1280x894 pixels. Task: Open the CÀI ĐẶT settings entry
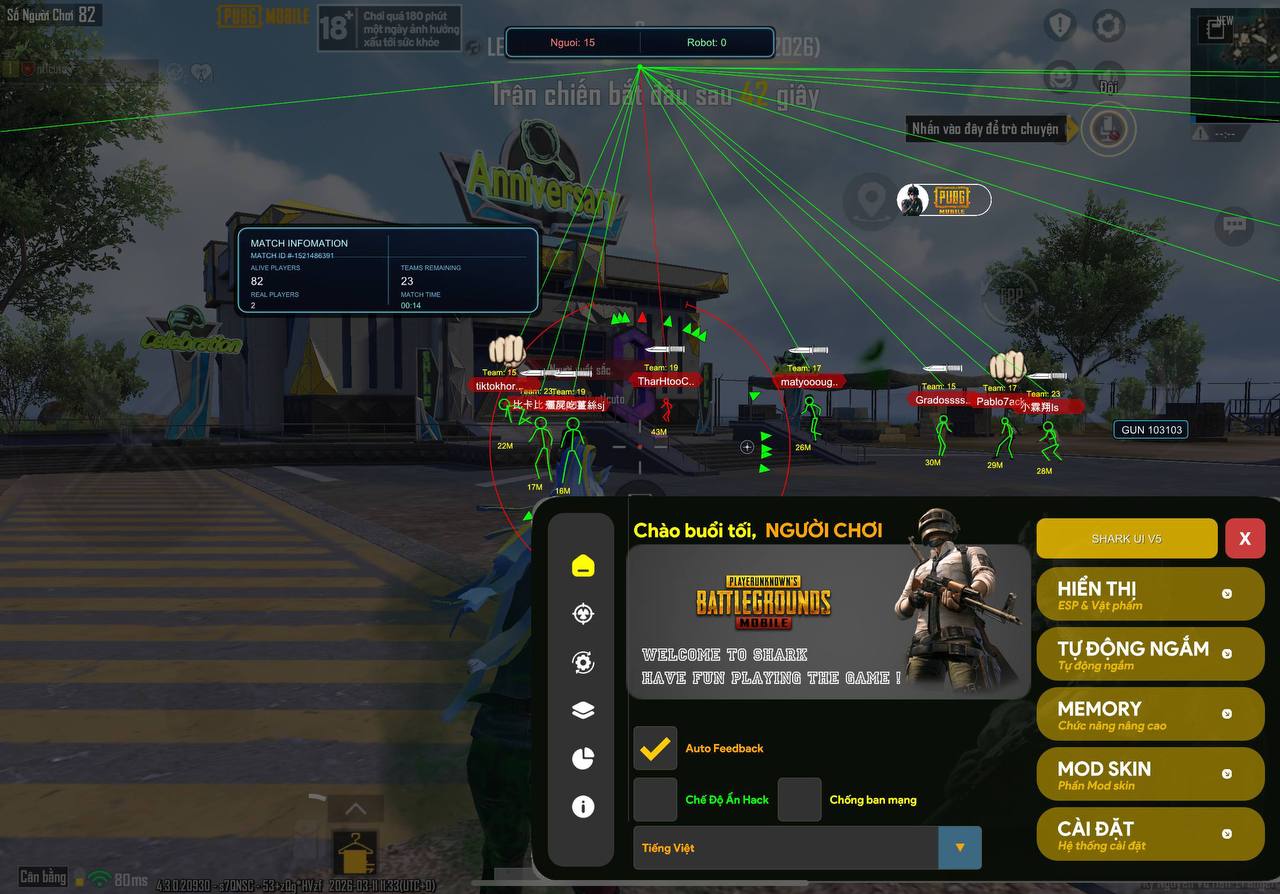click(1150, 834)
